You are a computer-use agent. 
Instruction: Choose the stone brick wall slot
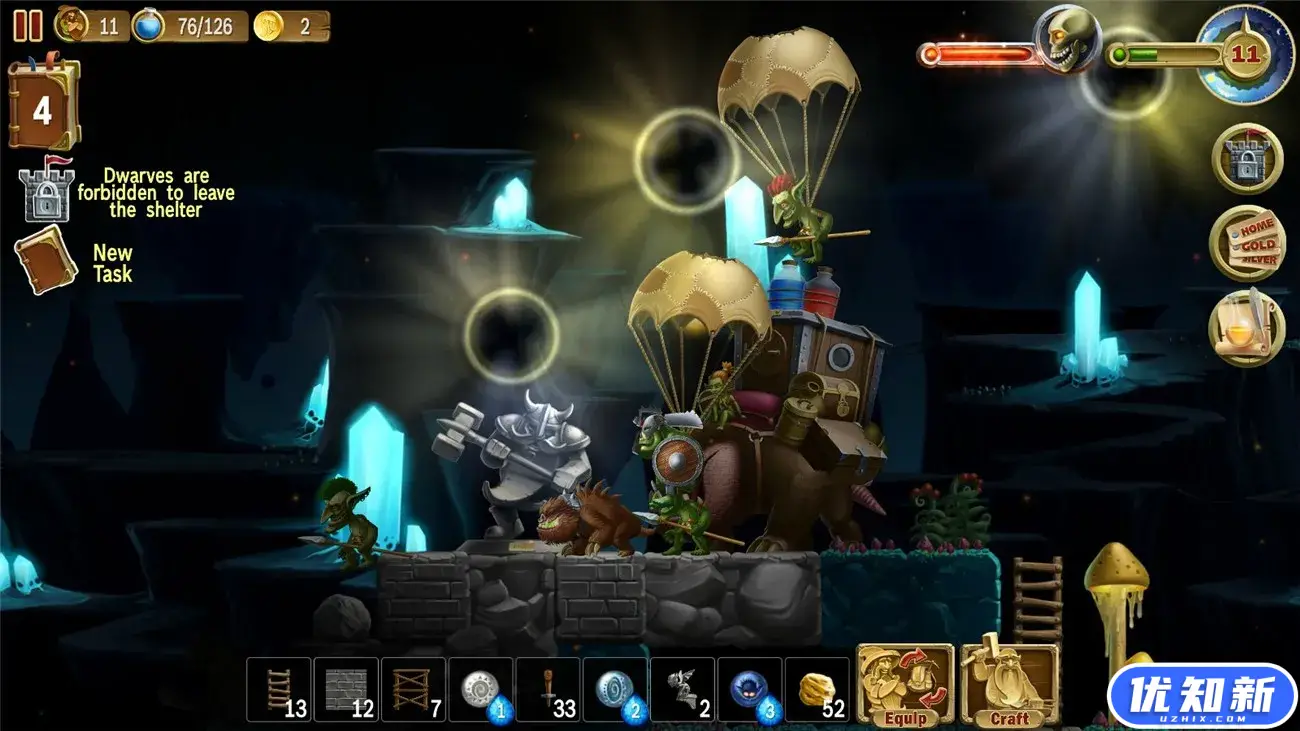click(346, 690)
